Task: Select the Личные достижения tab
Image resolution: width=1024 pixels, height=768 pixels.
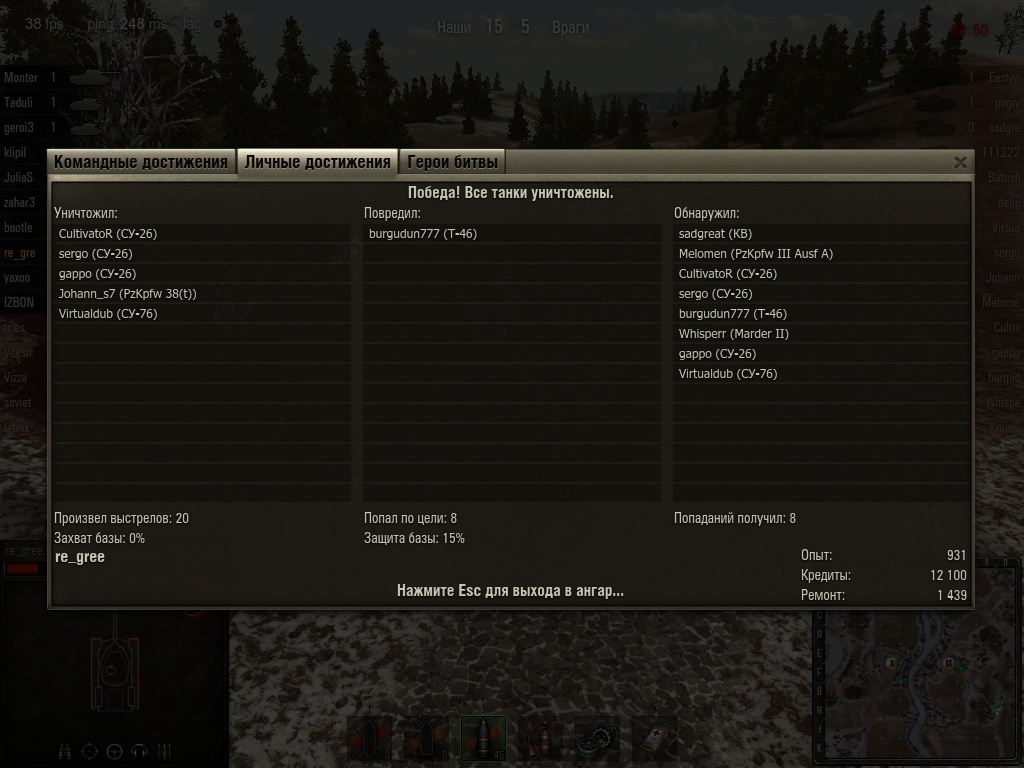Action: [x=317, y=162]
